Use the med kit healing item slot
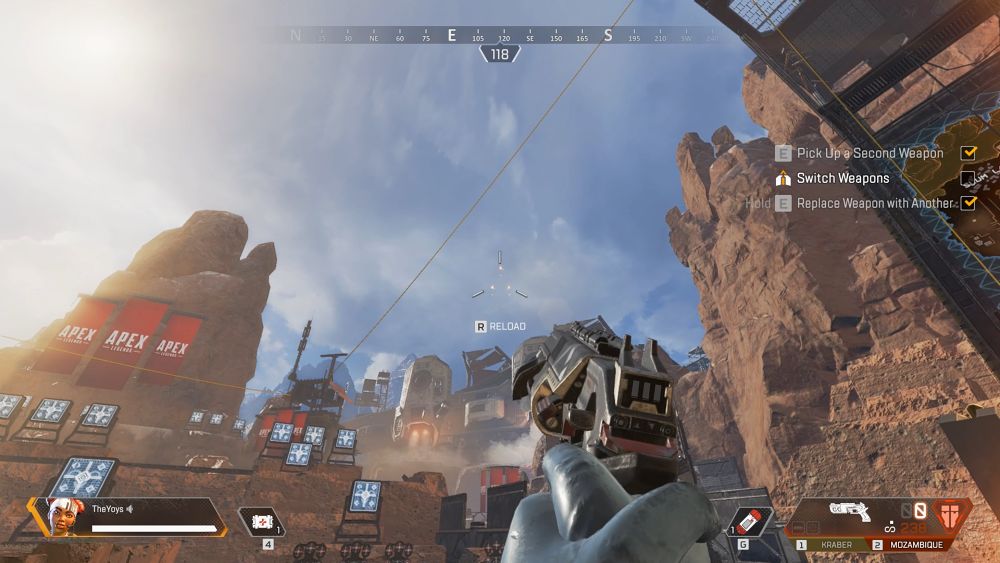Viewport: 1000px width, 563px height. [x=263, y=522]
